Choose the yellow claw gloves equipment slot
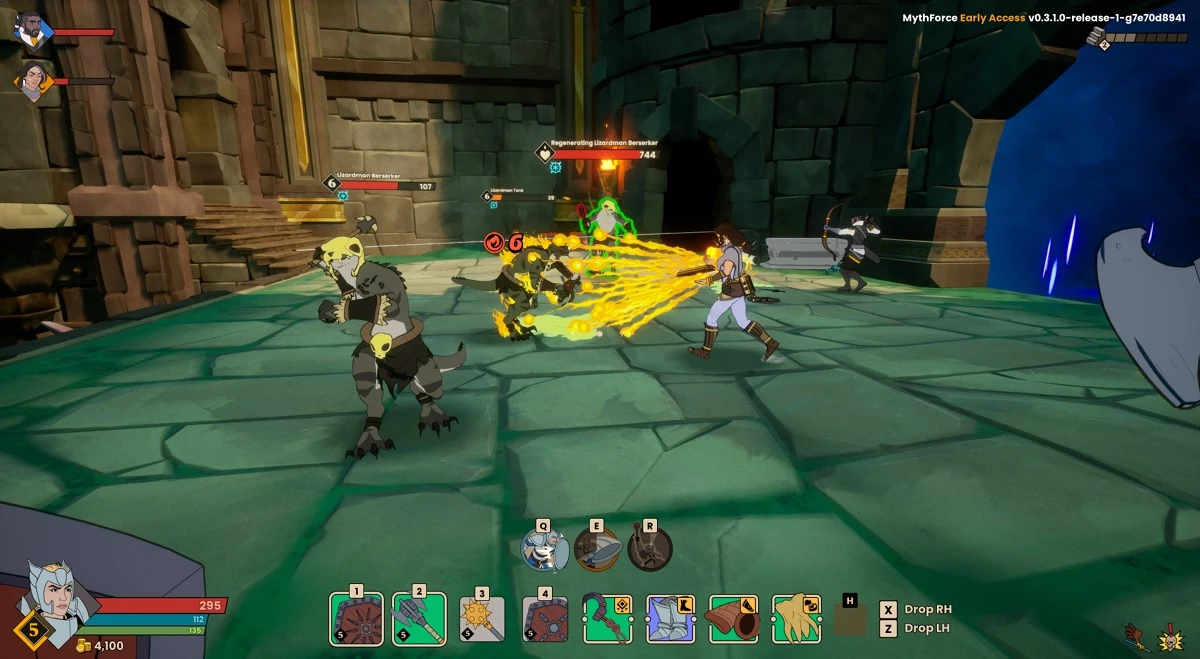1200x659 pixels. pos(796,620)
